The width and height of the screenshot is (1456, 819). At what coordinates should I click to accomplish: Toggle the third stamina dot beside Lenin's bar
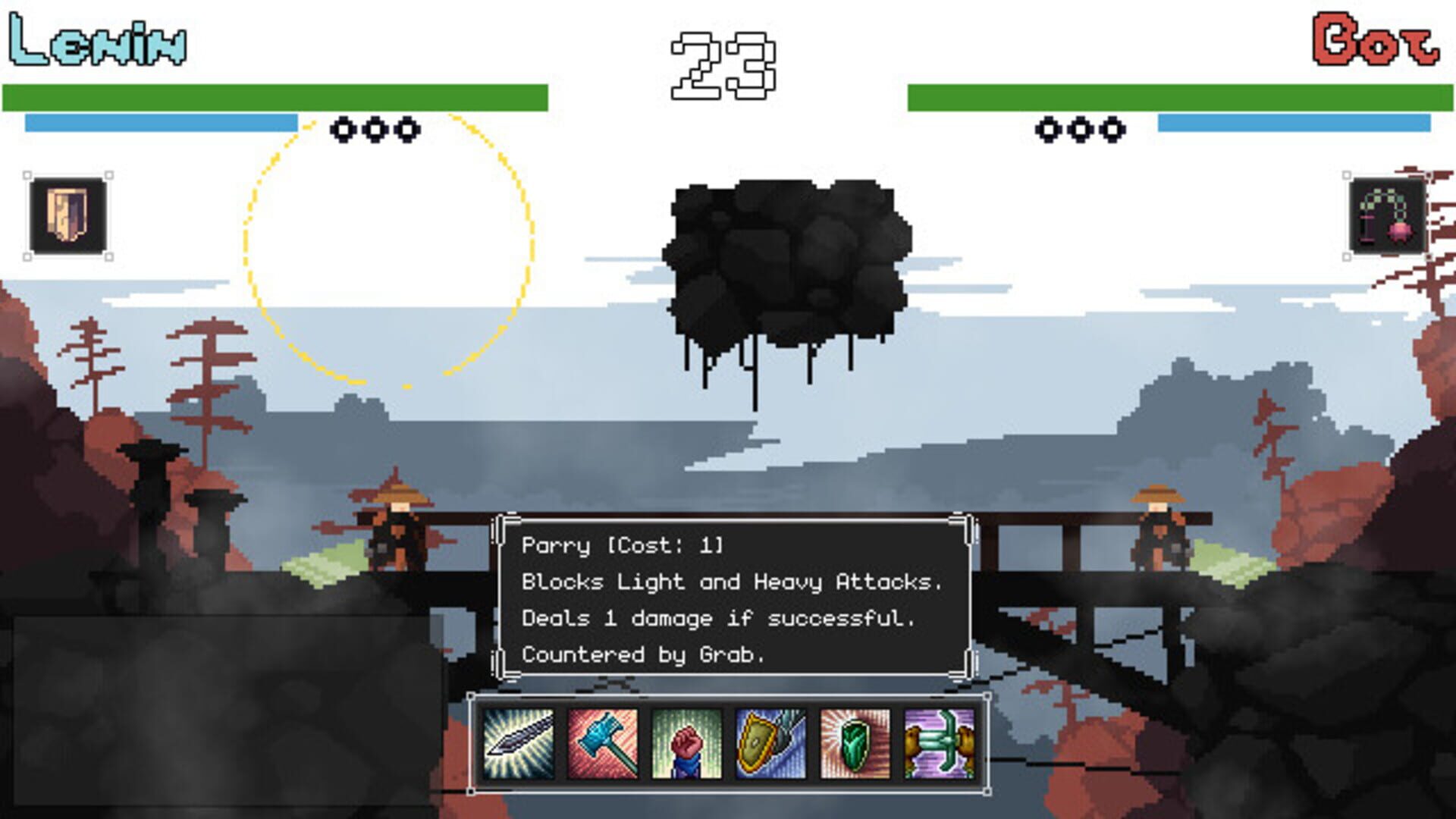(407, 129)
